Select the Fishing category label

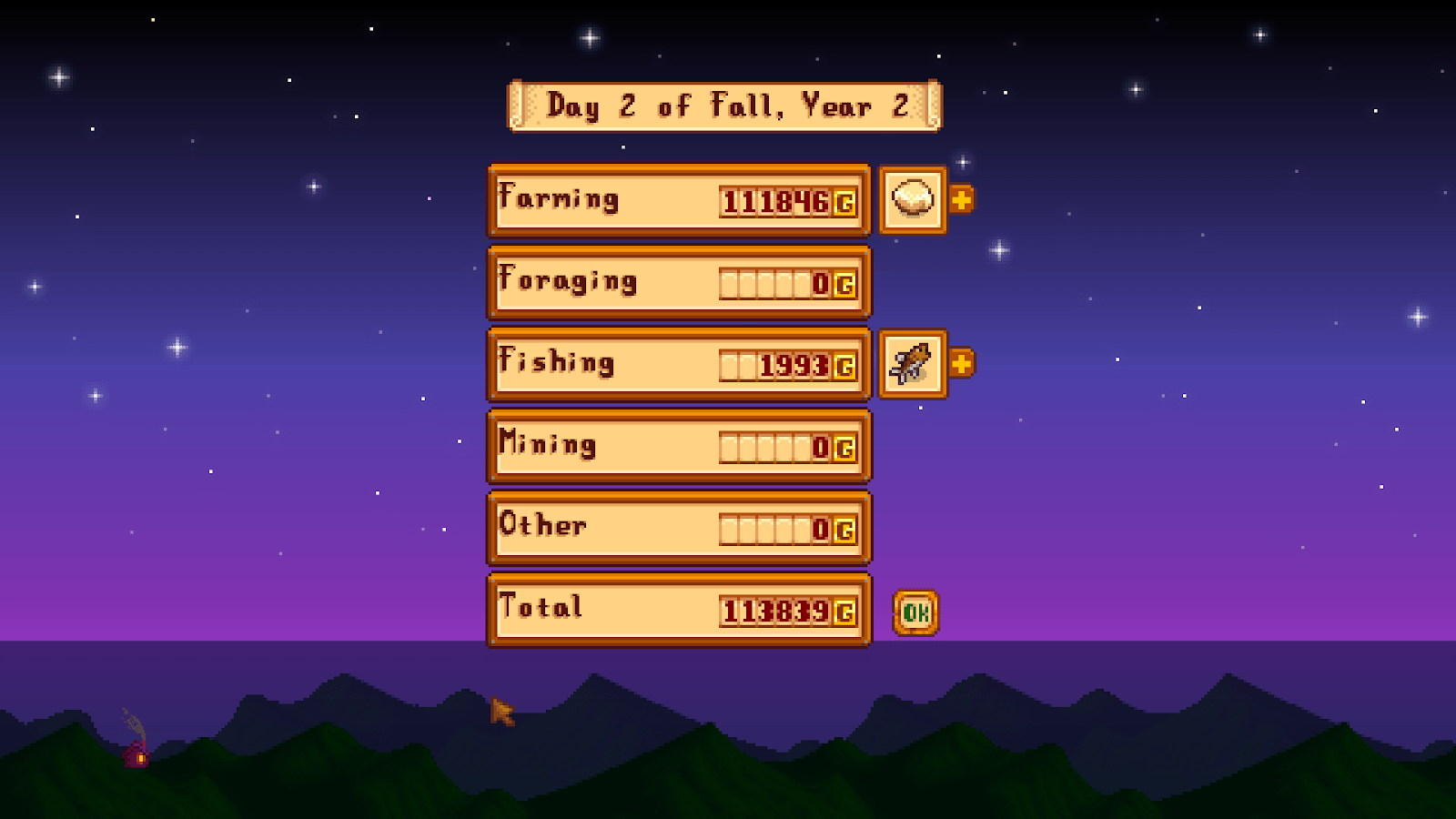tap(555, 362)
